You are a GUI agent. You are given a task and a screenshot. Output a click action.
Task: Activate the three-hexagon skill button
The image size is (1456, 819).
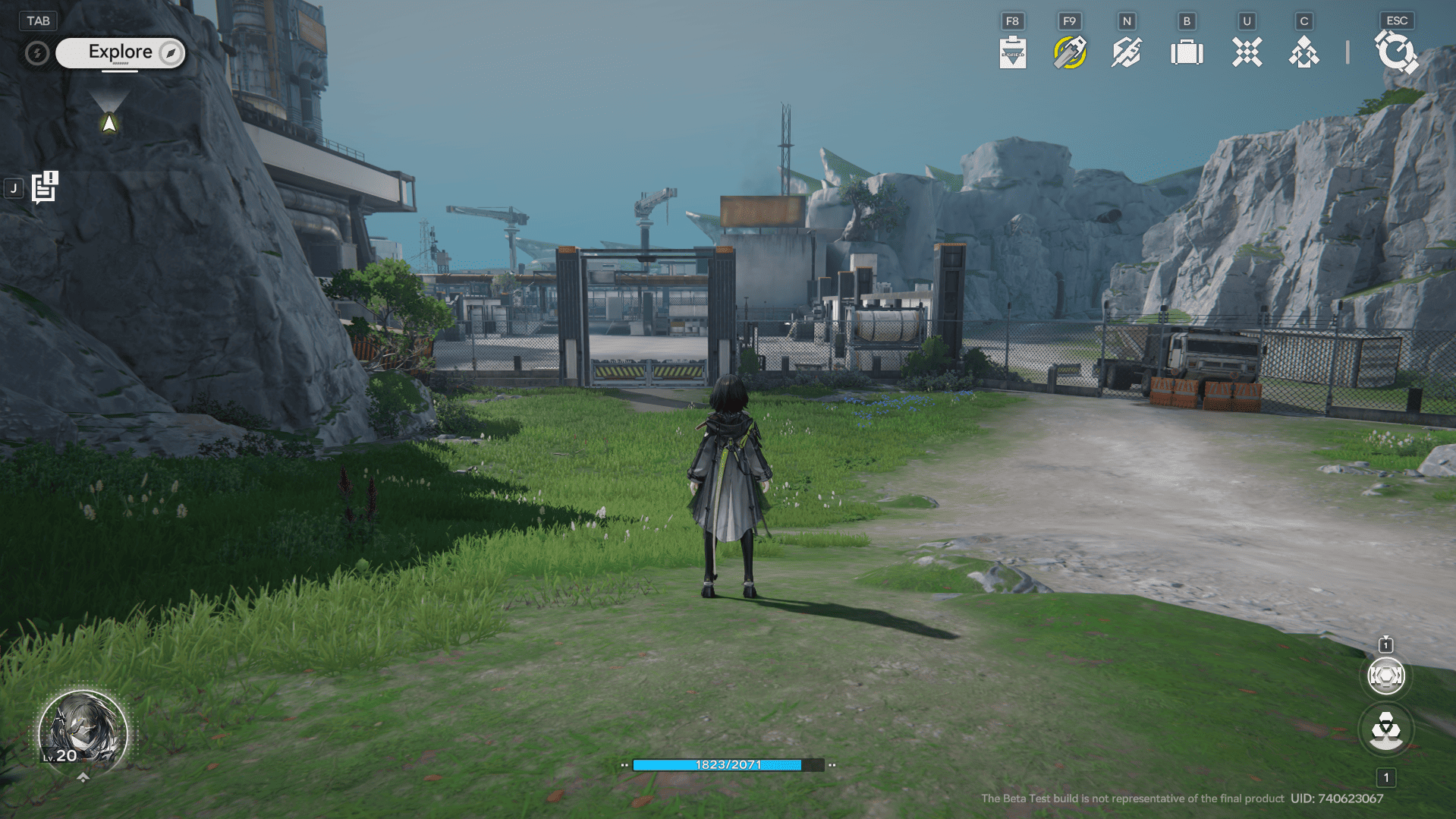(x=1385, y=729)
